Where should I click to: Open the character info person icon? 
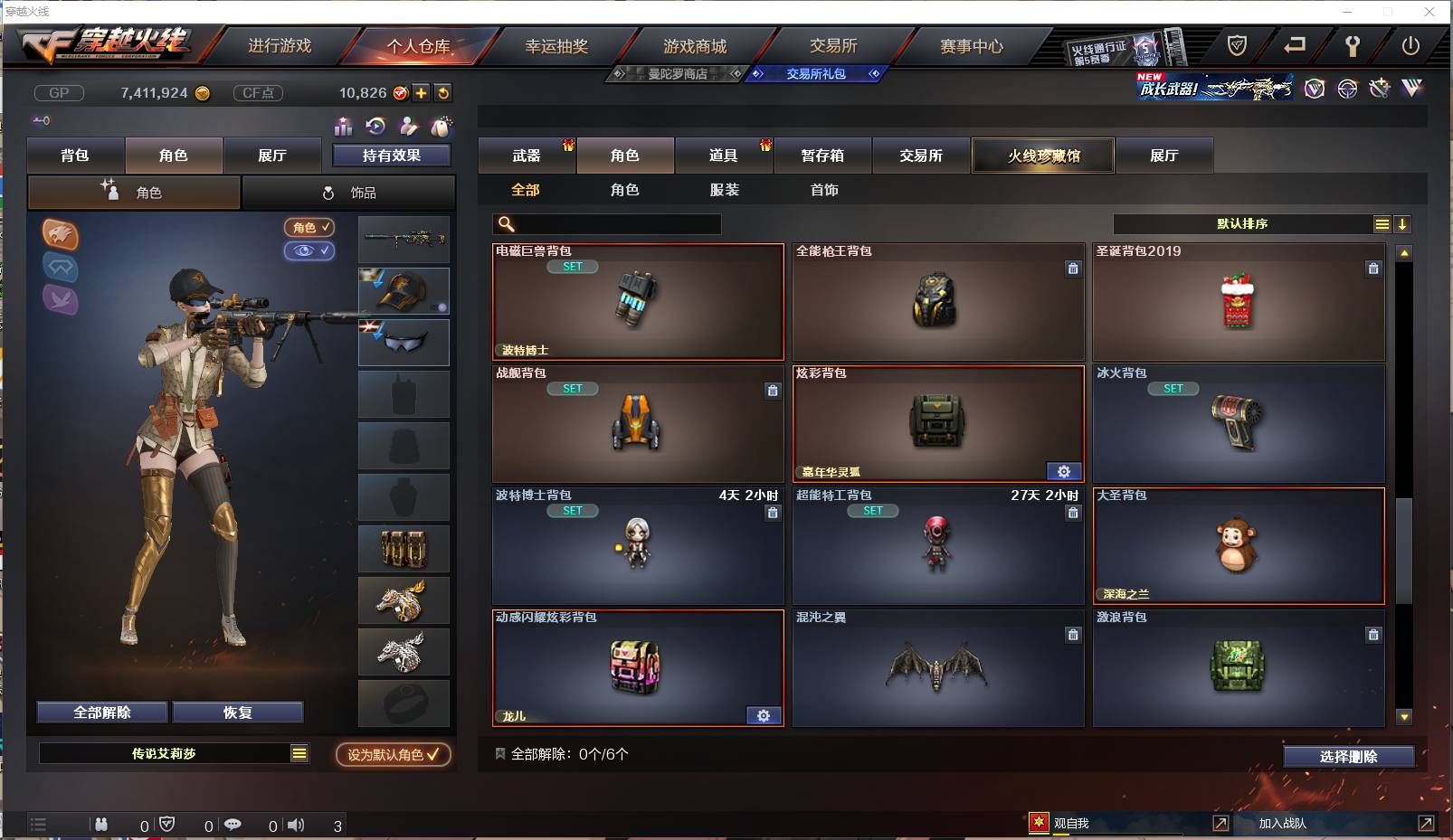pos(410,127)
